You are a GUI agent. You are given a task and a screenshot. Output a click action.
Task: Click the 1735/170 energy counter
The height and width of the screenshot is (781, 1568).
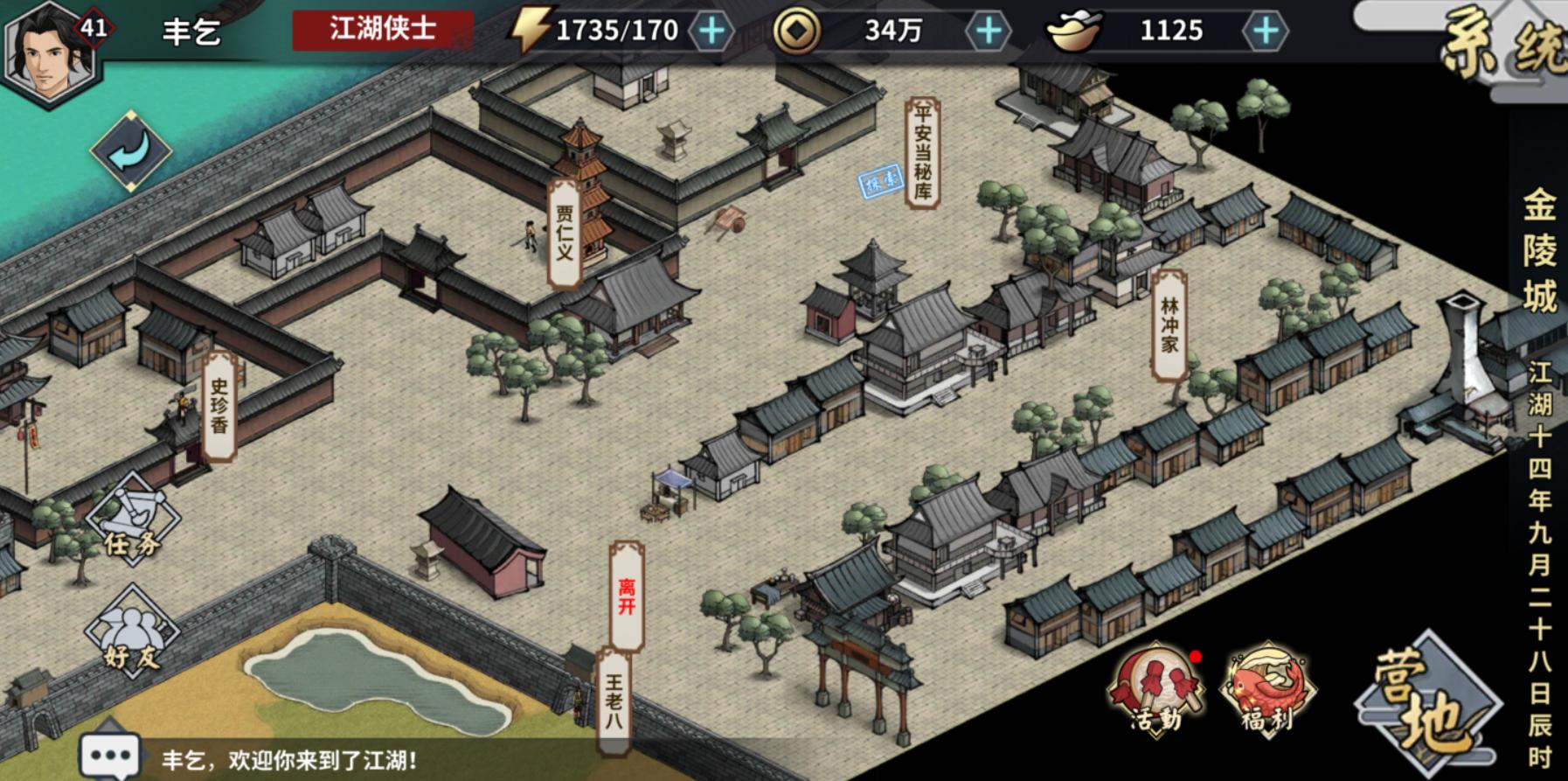(x=616, y=29)
